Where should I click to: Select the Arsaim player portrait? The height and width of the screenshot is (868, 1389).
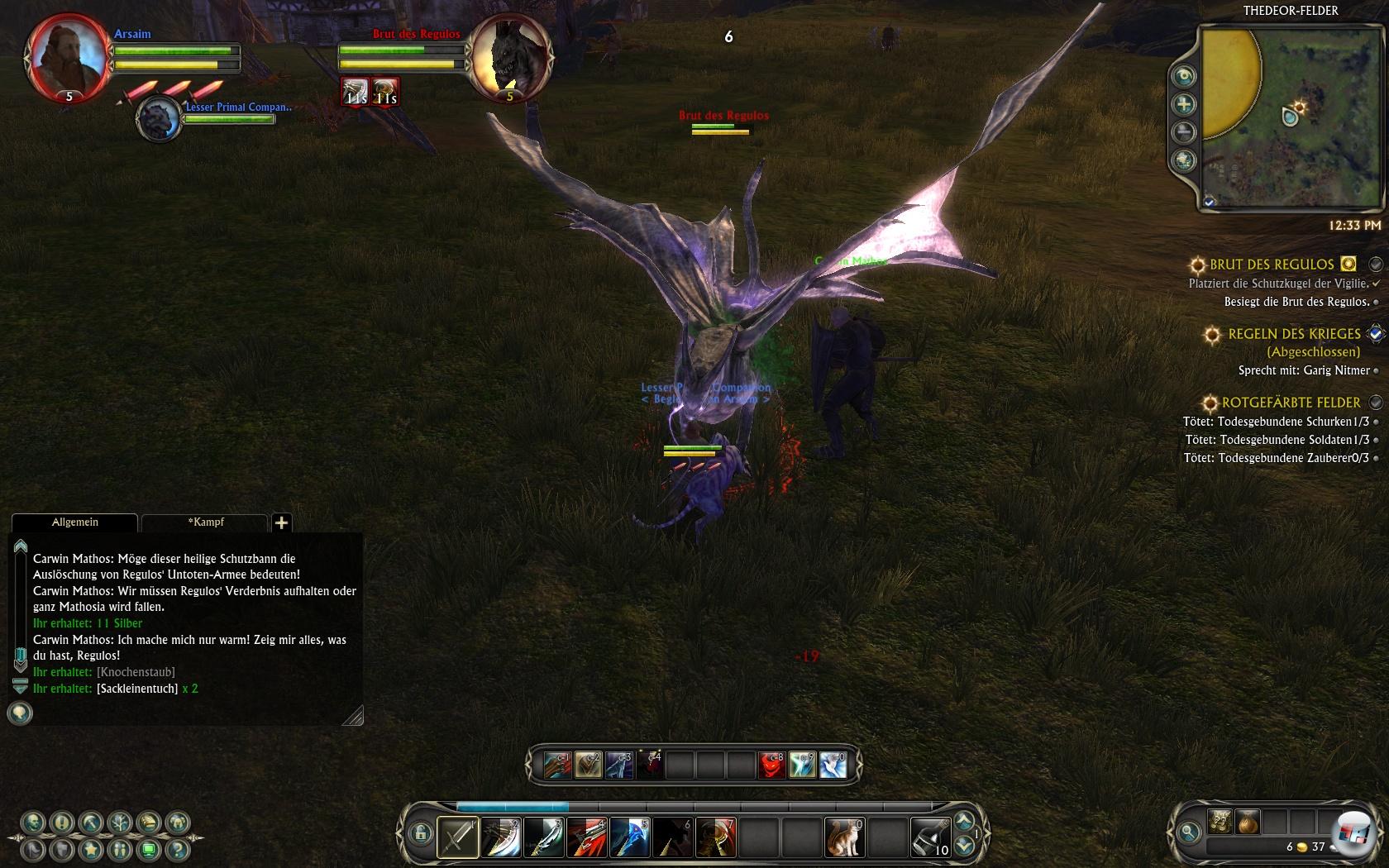coord(68,56)
